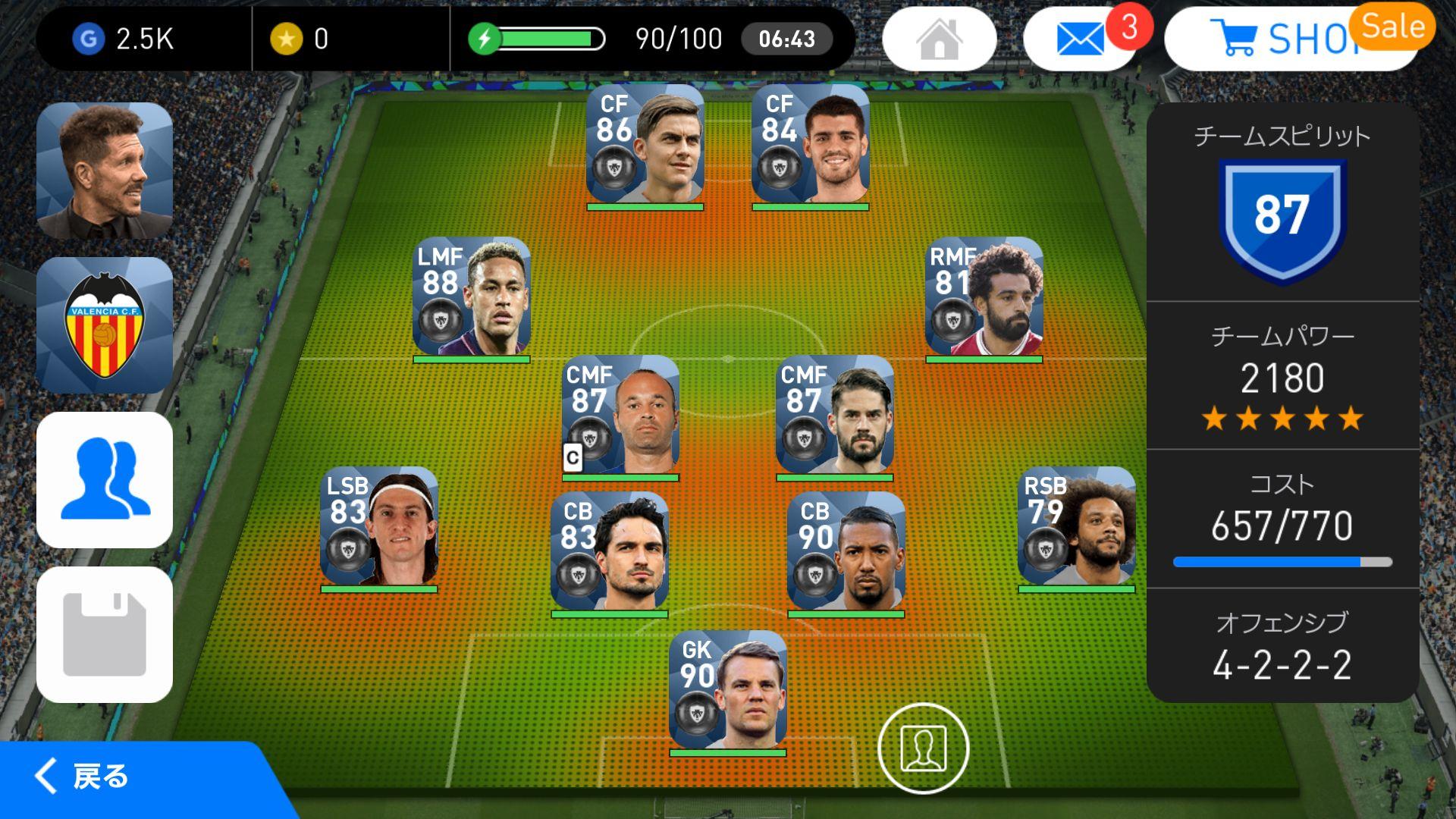Open the SHOP with Sale badge
Screen dimensions: 1456x819
[x=1289, y=39]
